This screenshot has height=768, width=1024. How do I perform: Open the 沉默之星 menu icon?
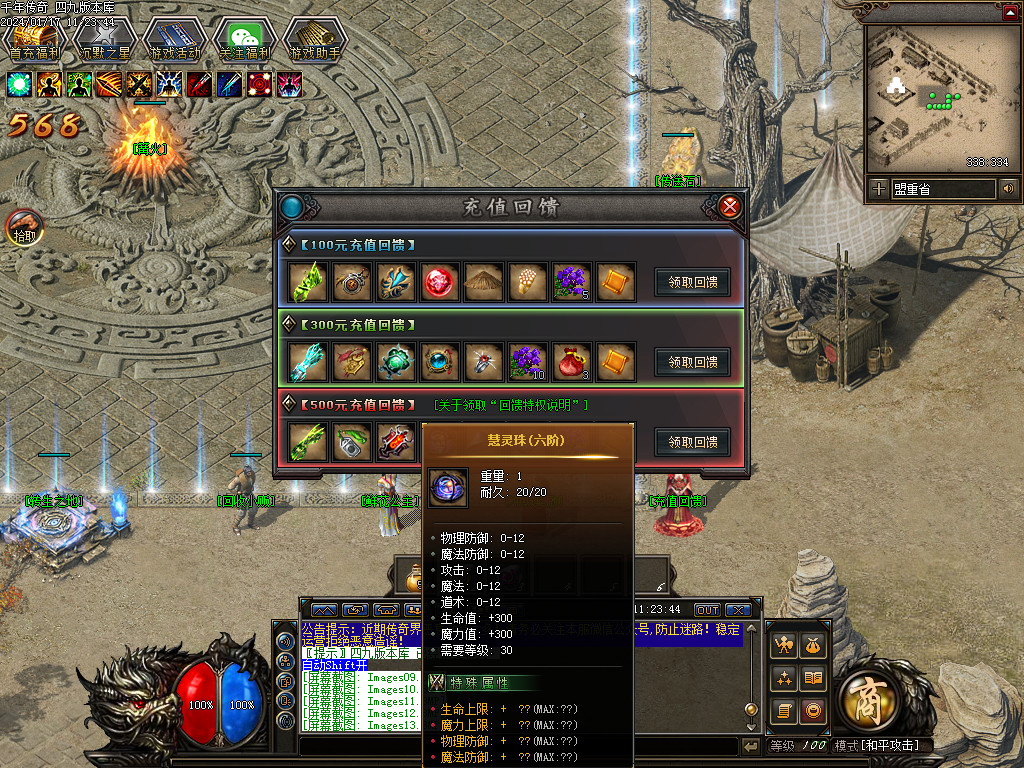pos(104,42)
